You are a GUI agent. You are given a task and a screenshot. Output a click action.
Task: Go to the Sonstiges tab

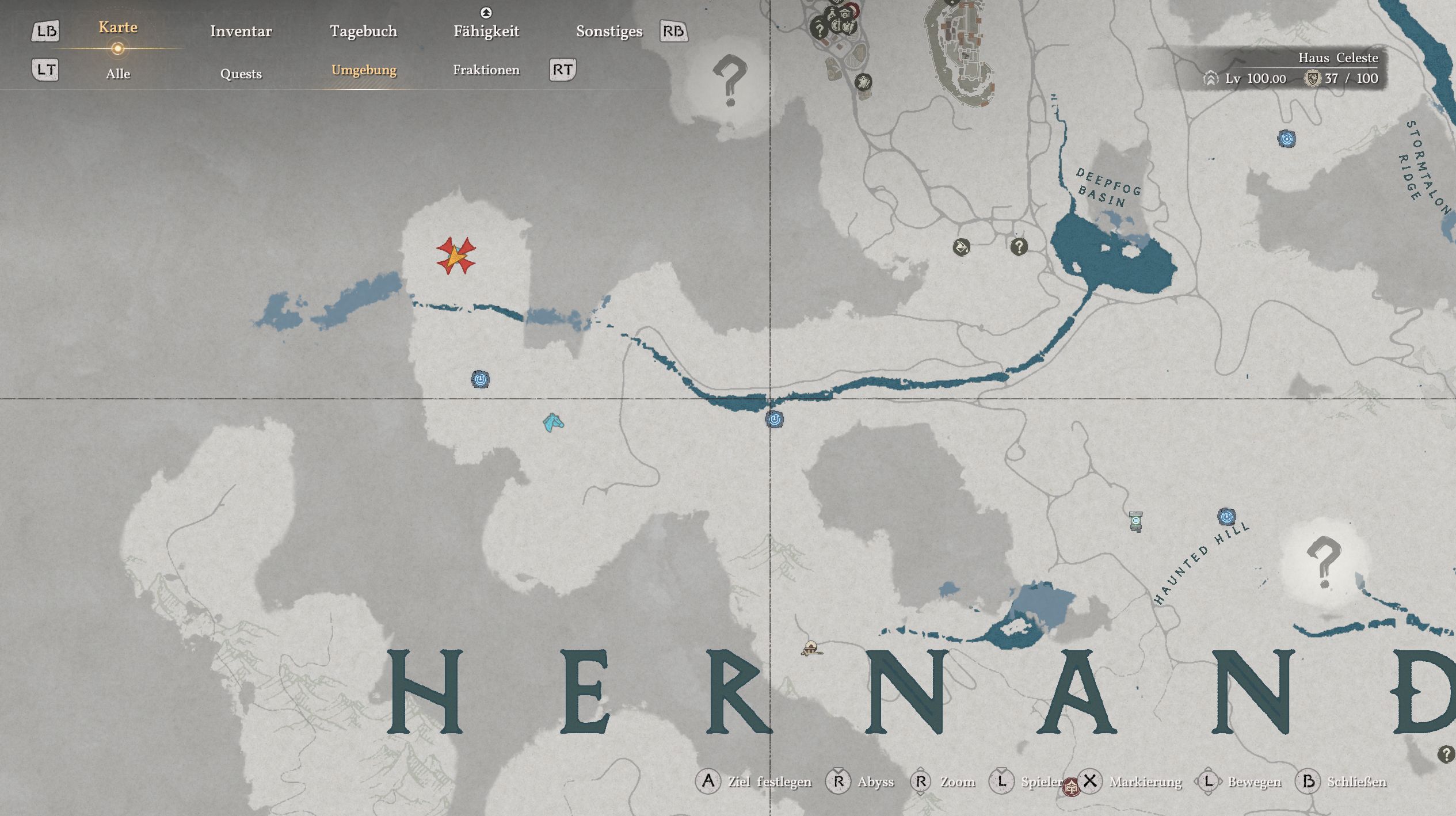pos(609,31)
